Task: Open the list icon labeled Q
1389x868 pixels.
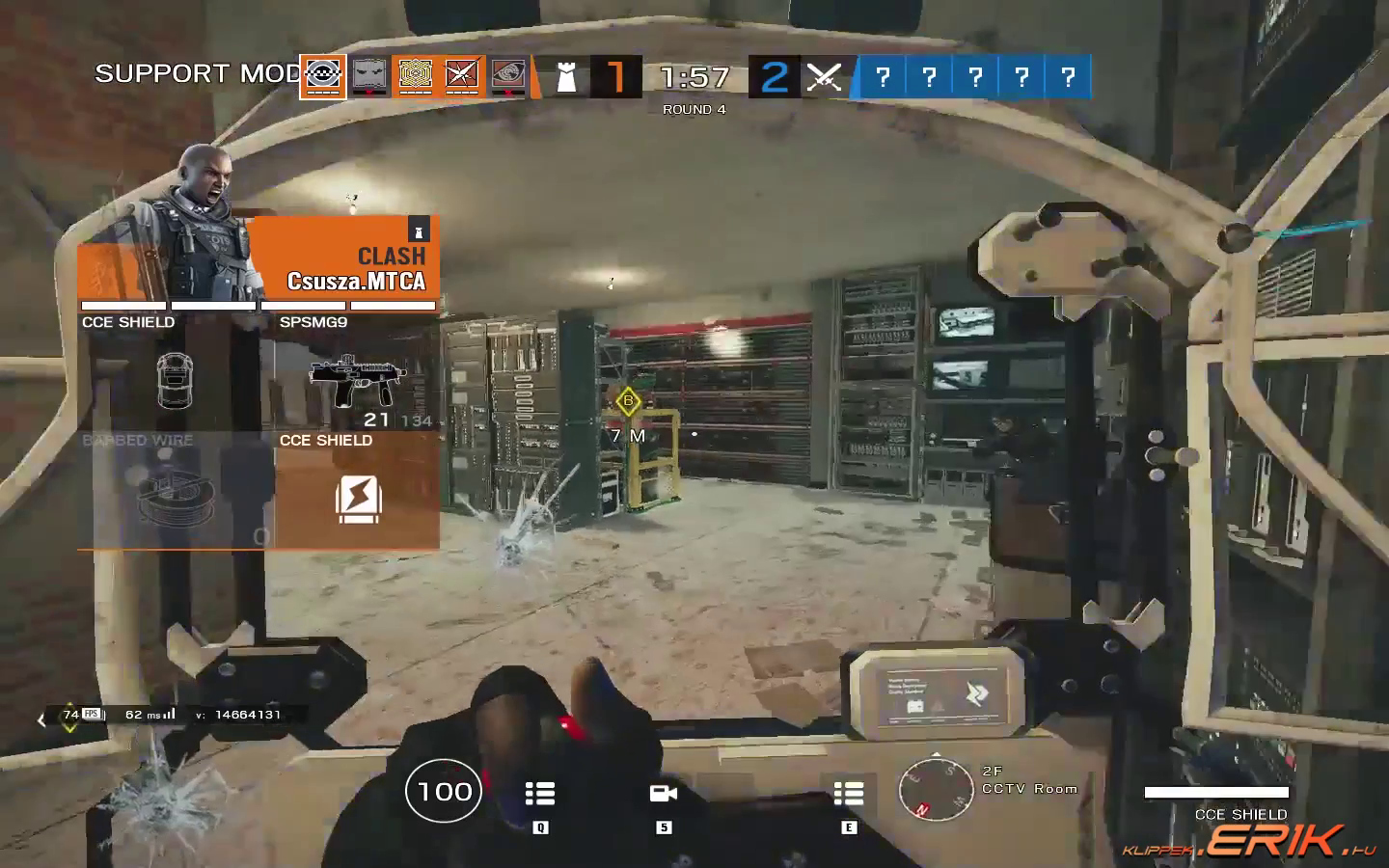Action: [x=540, y=794]
